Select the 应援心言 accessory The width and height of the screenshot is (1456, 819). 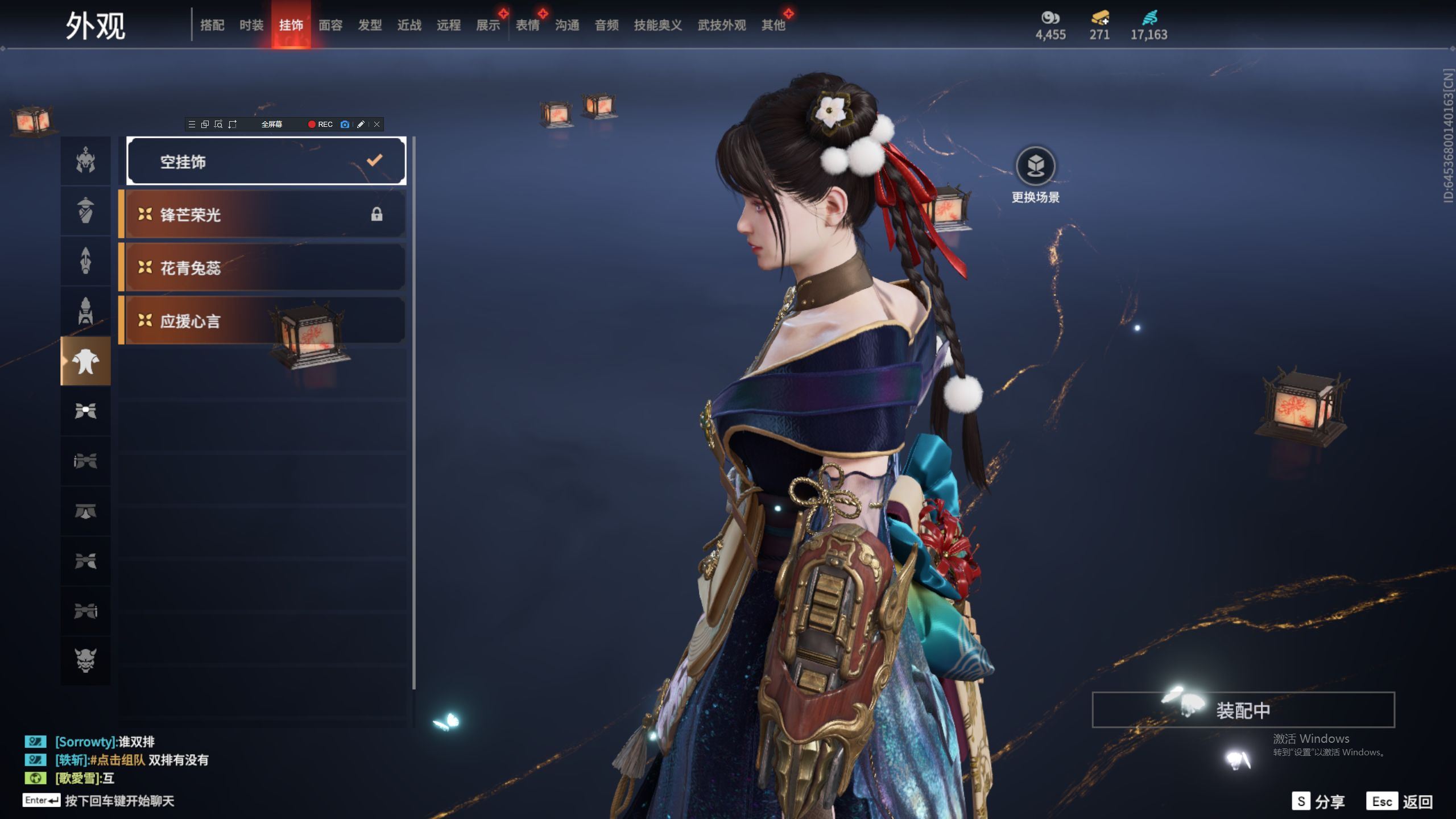[263, 321]
